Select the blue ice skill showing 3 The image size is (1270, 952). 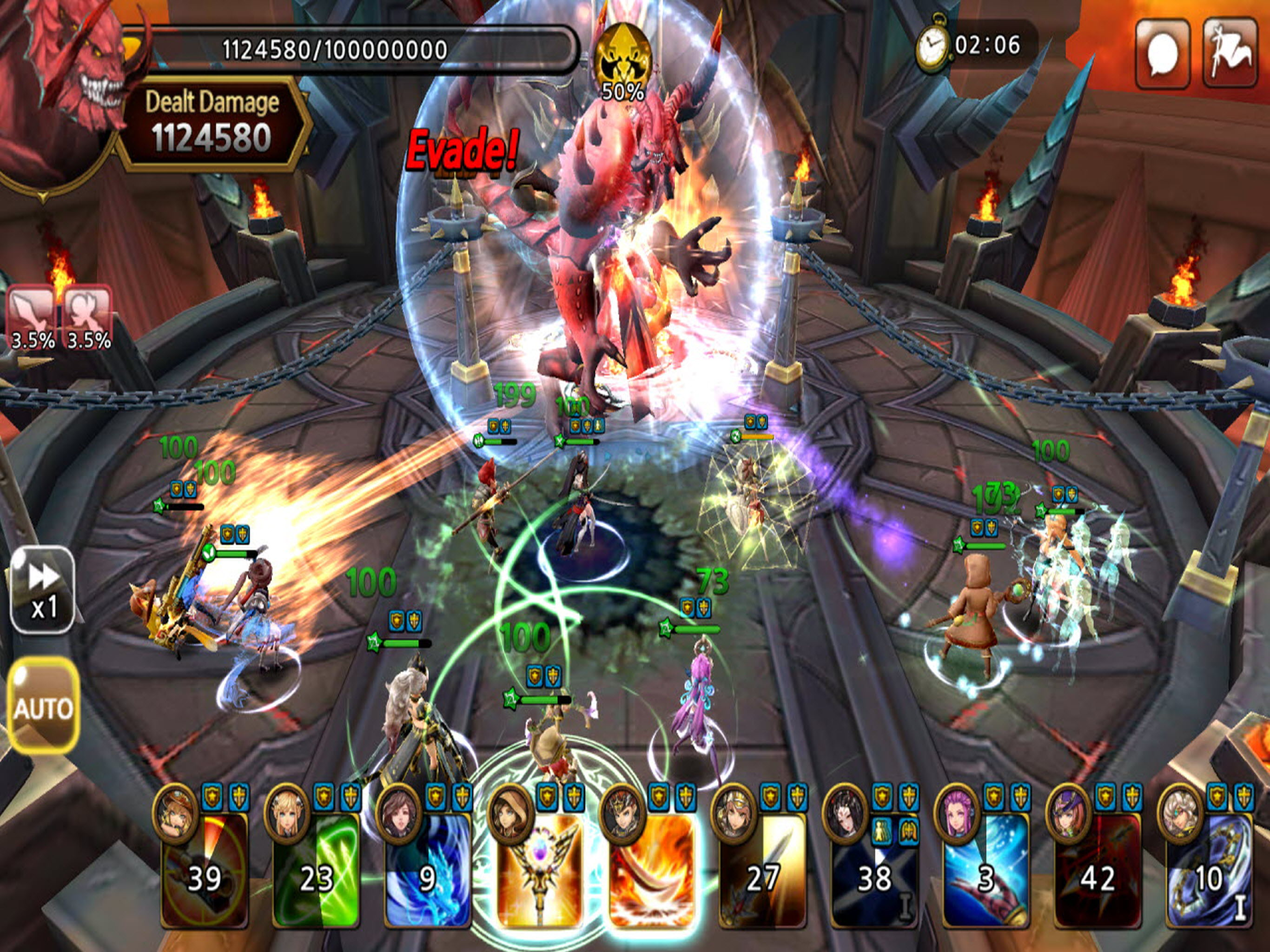pyautogui.click(x=985, y=870)
